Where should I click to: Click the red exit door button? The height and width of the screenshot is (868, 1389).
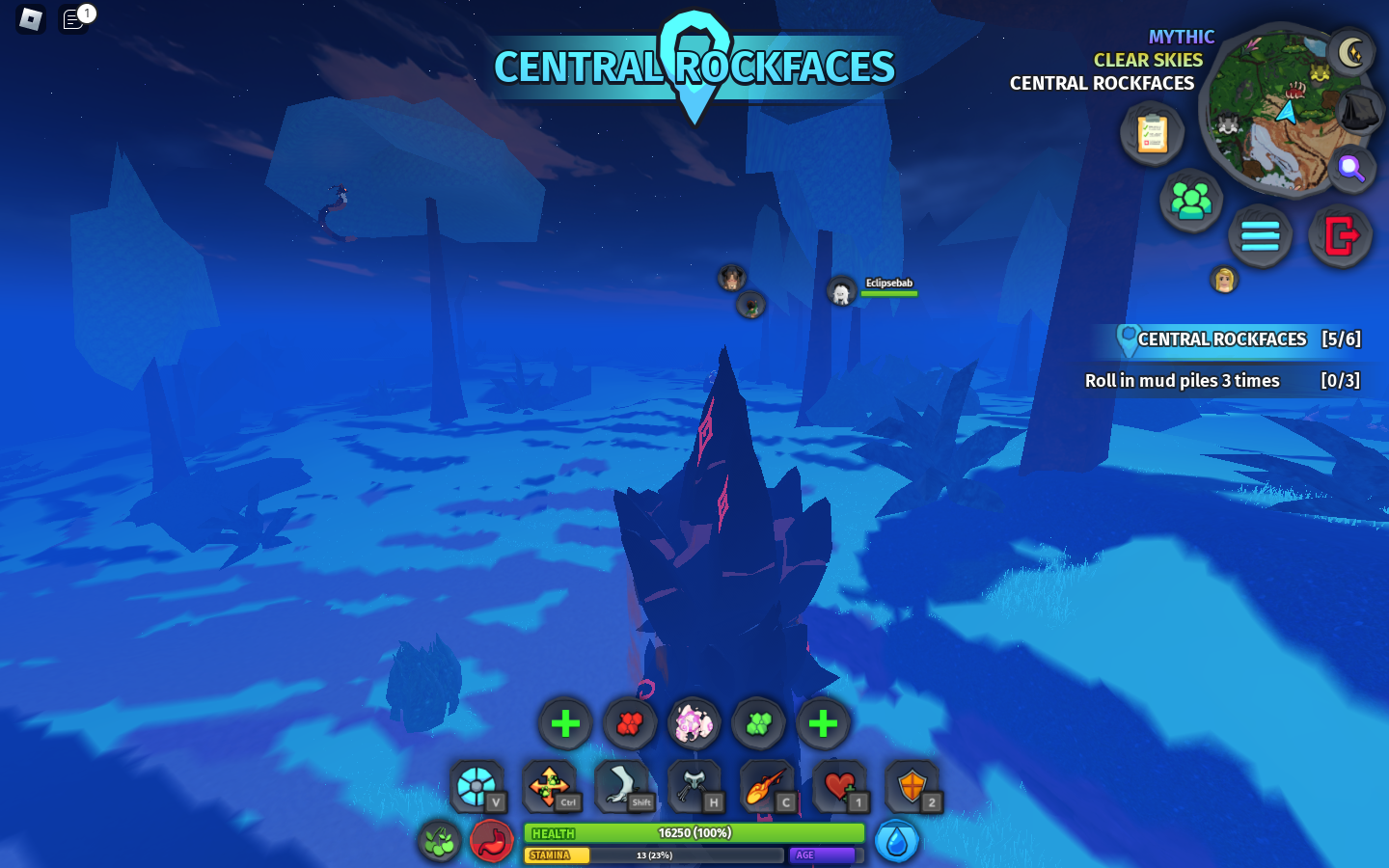pos(1341,235)
